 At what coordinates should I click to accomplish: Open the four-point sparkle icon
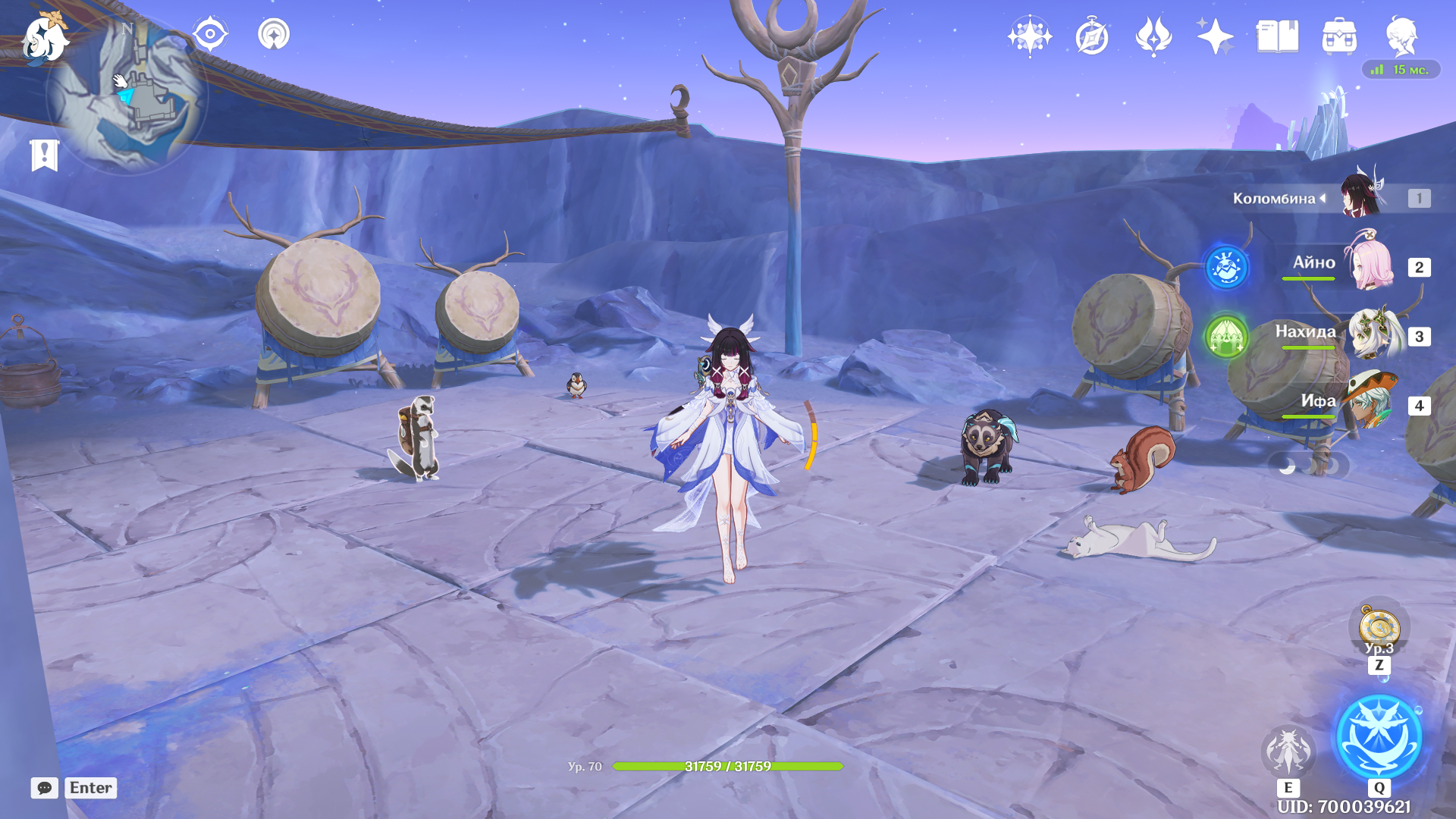[1215, 36]
